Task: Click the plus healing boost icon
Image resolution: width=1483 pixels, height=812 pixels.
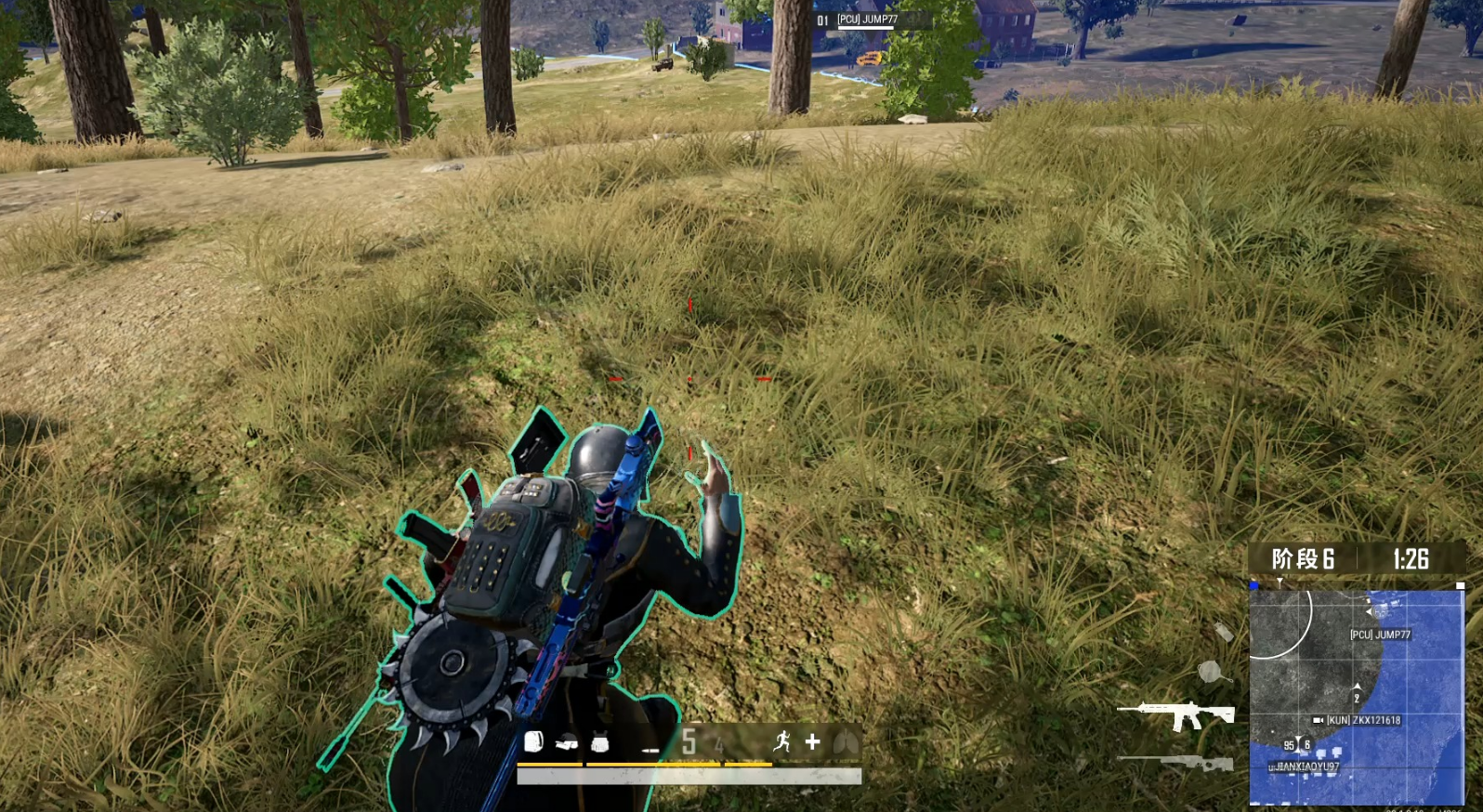Action: click(813, 741)
